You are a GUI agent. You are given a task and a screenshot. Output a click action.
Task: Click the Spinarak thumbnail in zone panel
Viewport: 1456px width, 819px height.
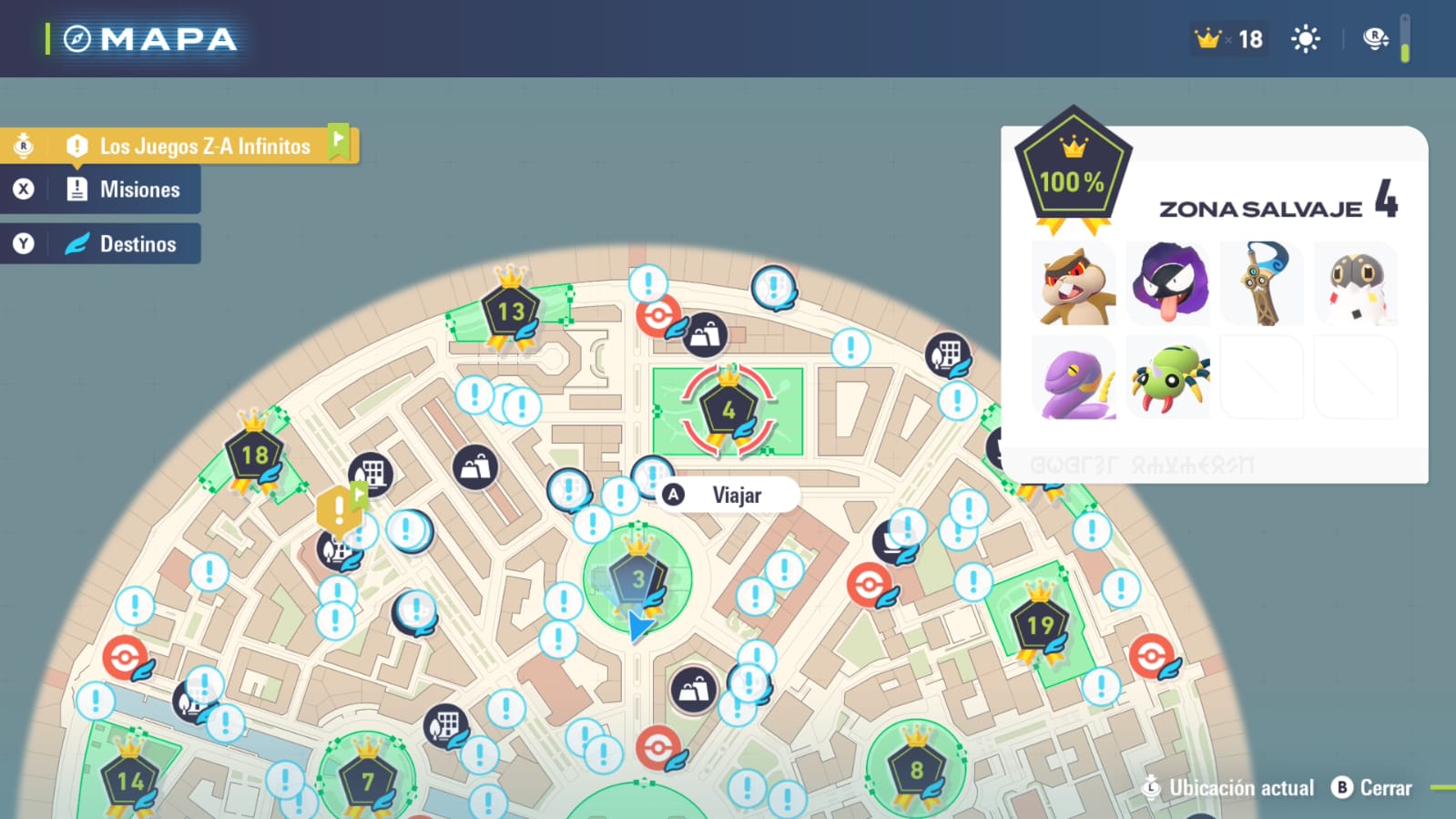pyautogui.click(x=1168, y=377)
